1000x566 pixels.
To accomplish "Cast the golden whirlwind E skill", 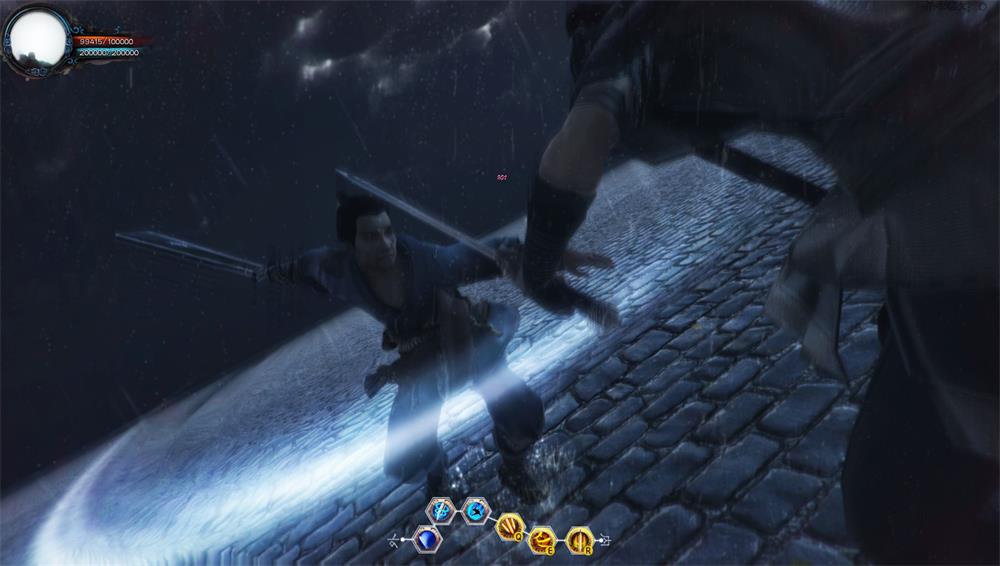I will point(542,540).
